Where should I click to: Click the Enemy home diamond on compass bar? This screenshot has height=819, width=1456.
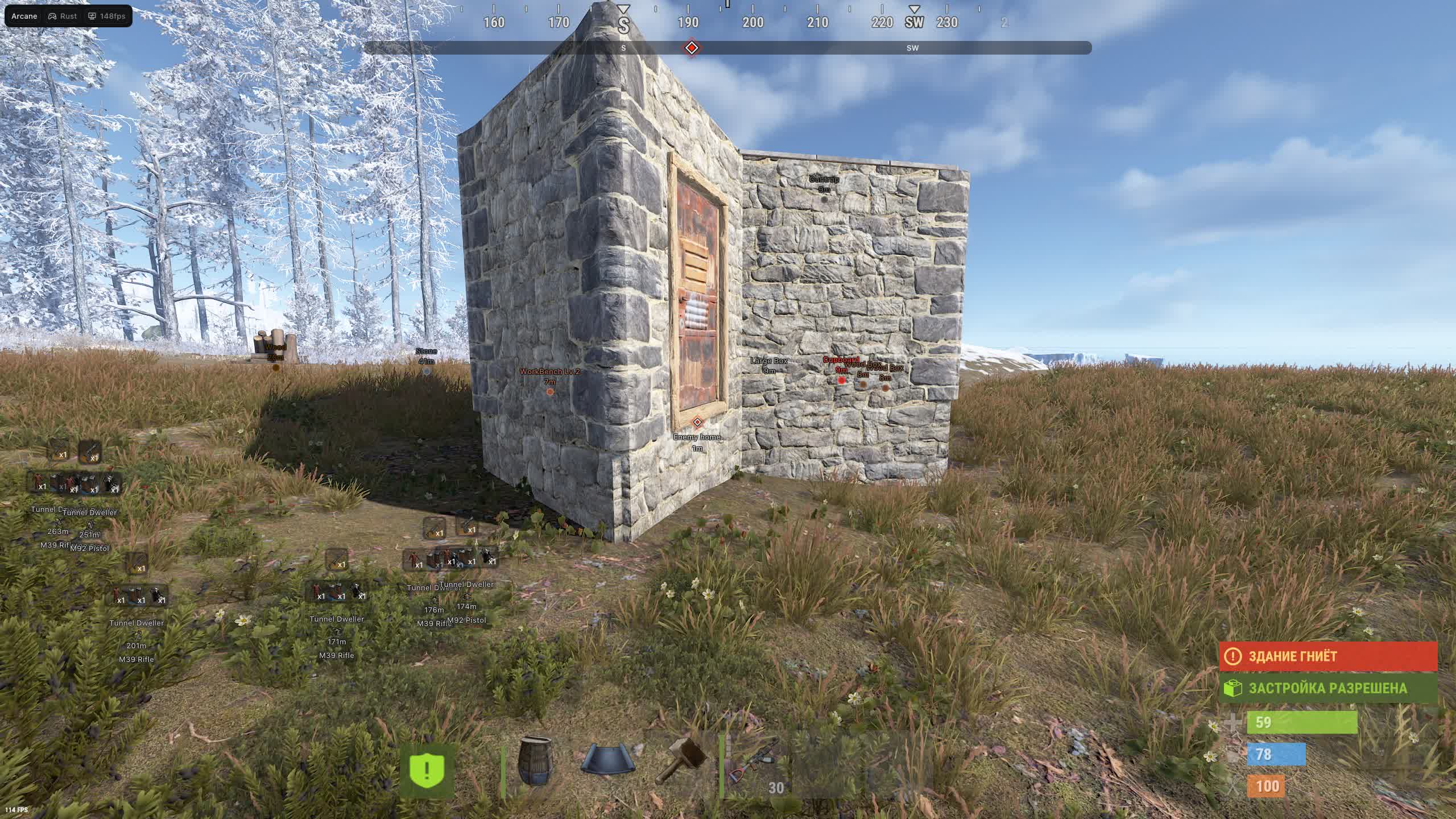(x=692, y=49)
